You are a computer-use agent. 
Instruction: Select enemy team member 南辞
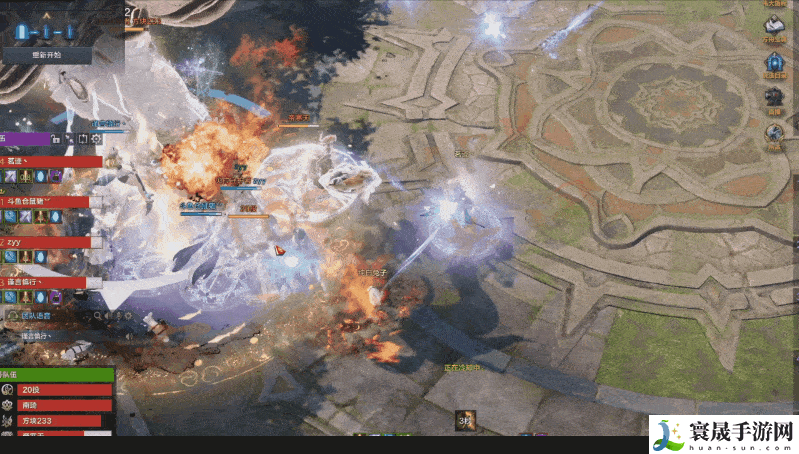pyautogui.click(x=60, y=405)
